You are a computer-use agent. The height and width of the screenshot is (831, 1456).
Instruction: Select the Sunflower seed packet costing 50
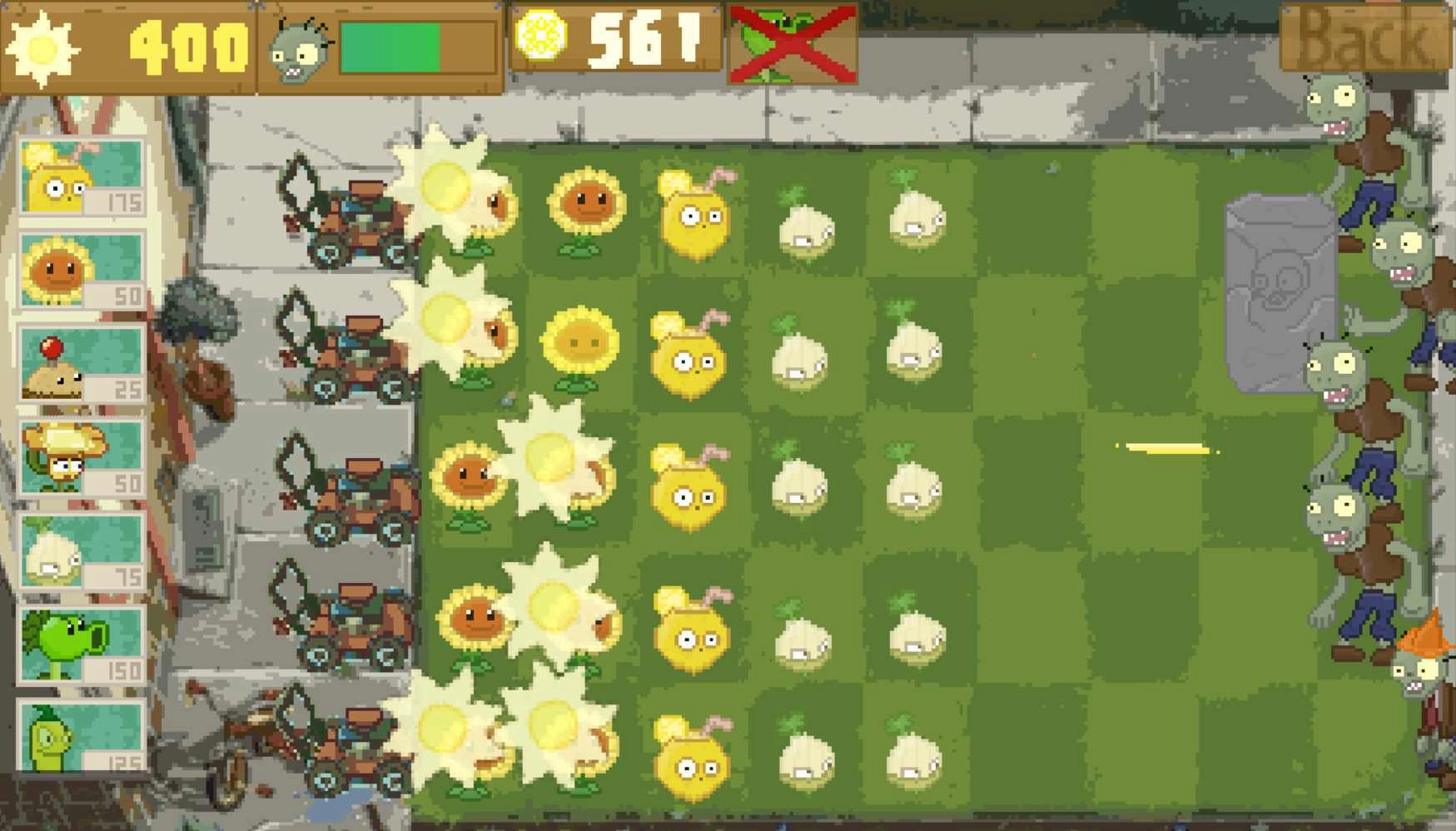pos(75,275)
